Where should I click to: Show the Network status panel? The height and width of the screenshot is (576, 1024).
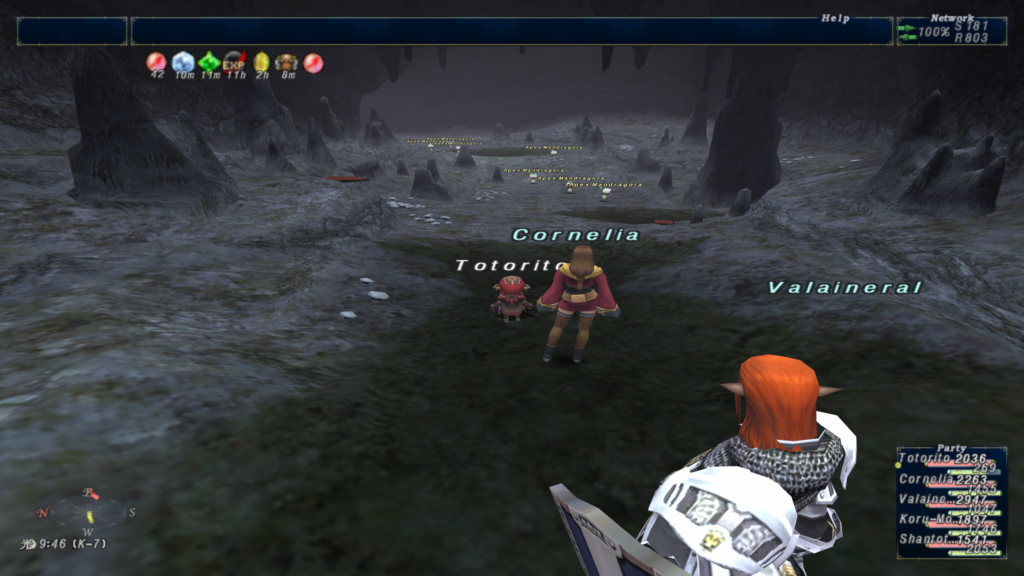coord(951,31)
